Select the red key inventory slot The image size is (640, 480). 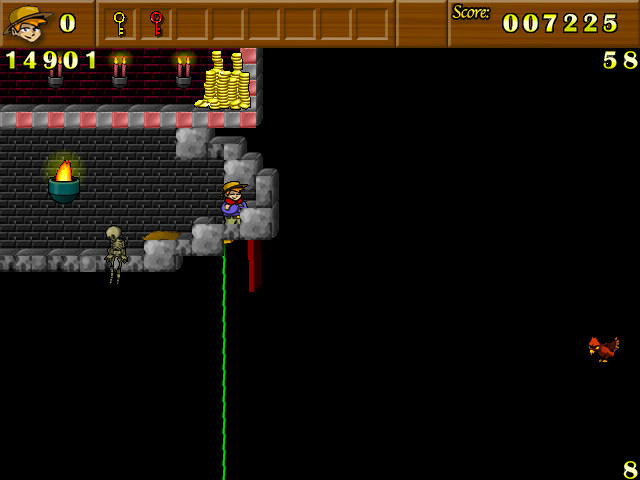(156, 23)
